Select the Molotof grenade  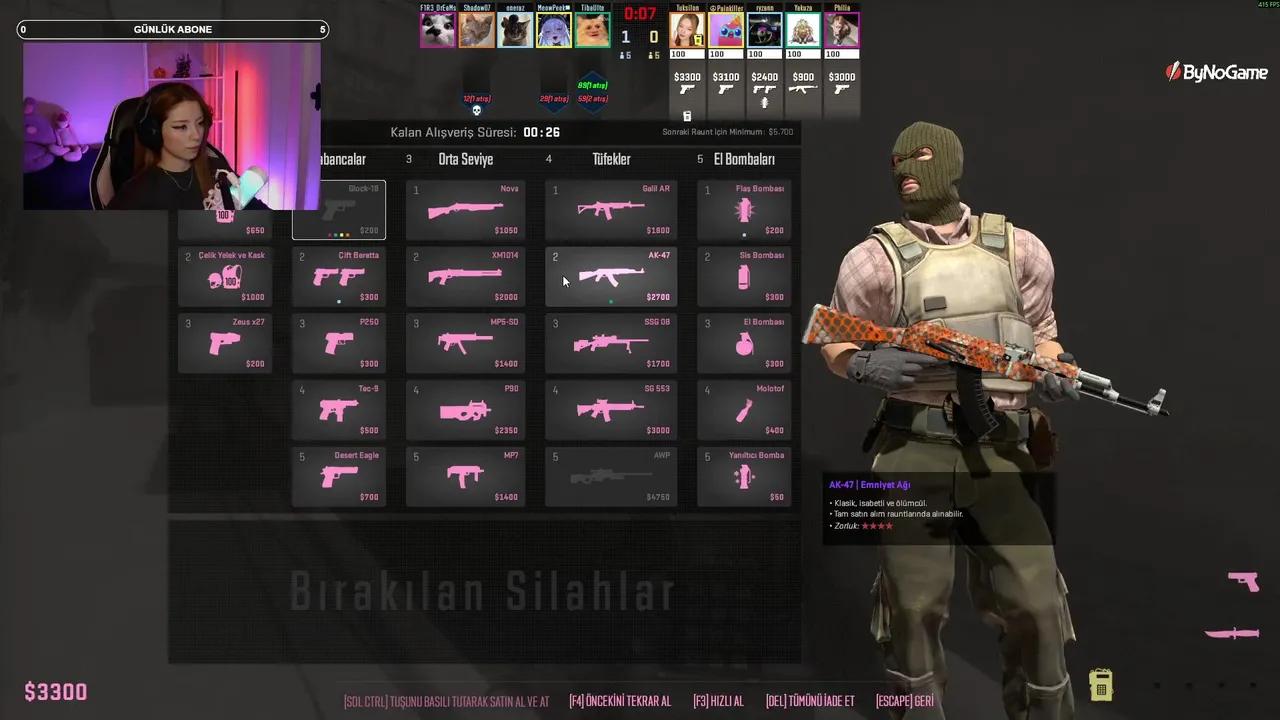(x=743, y=409)
